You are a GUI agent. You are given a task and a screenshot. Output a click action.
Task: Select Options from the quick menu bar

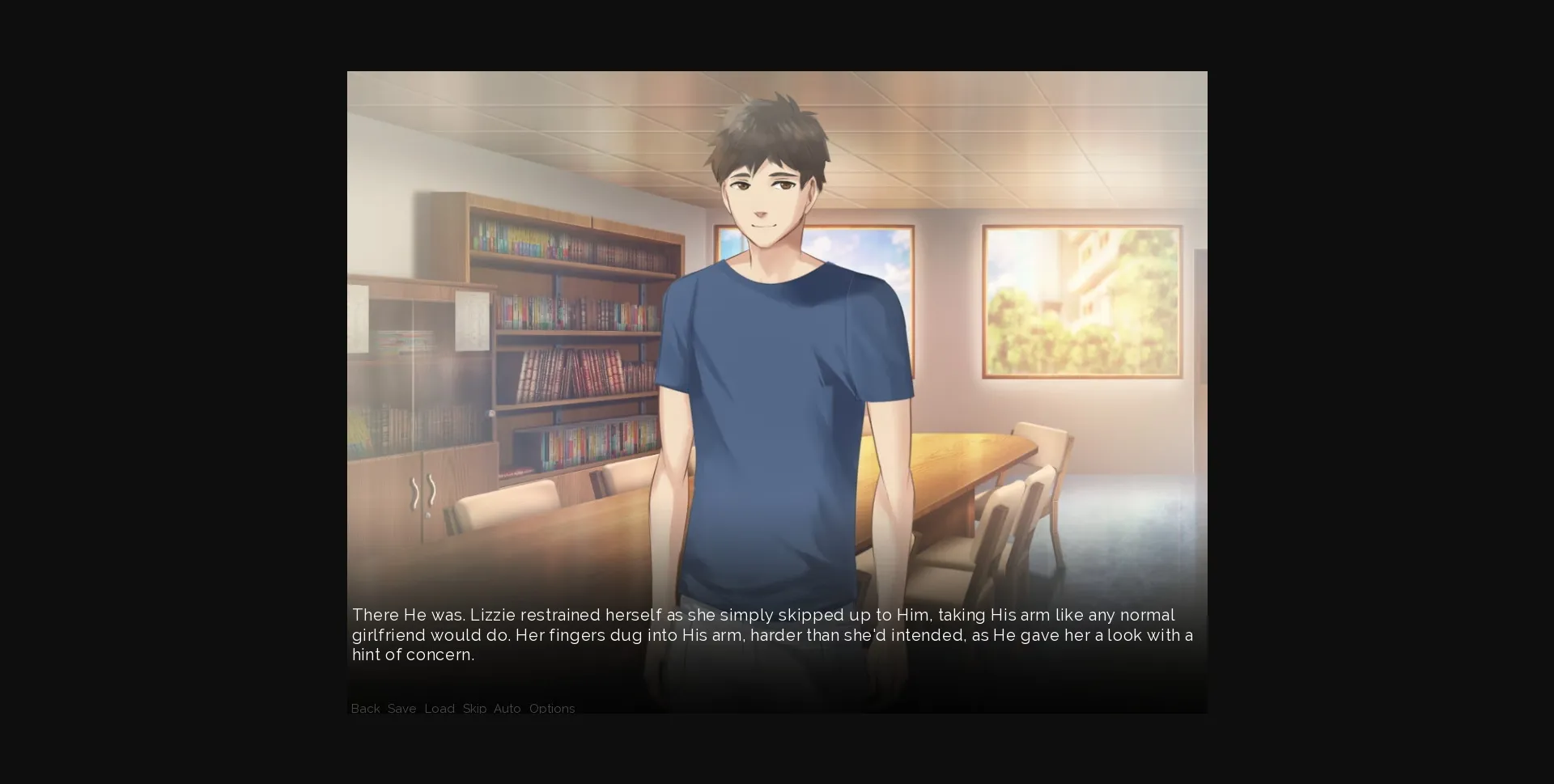click(552, 709)
